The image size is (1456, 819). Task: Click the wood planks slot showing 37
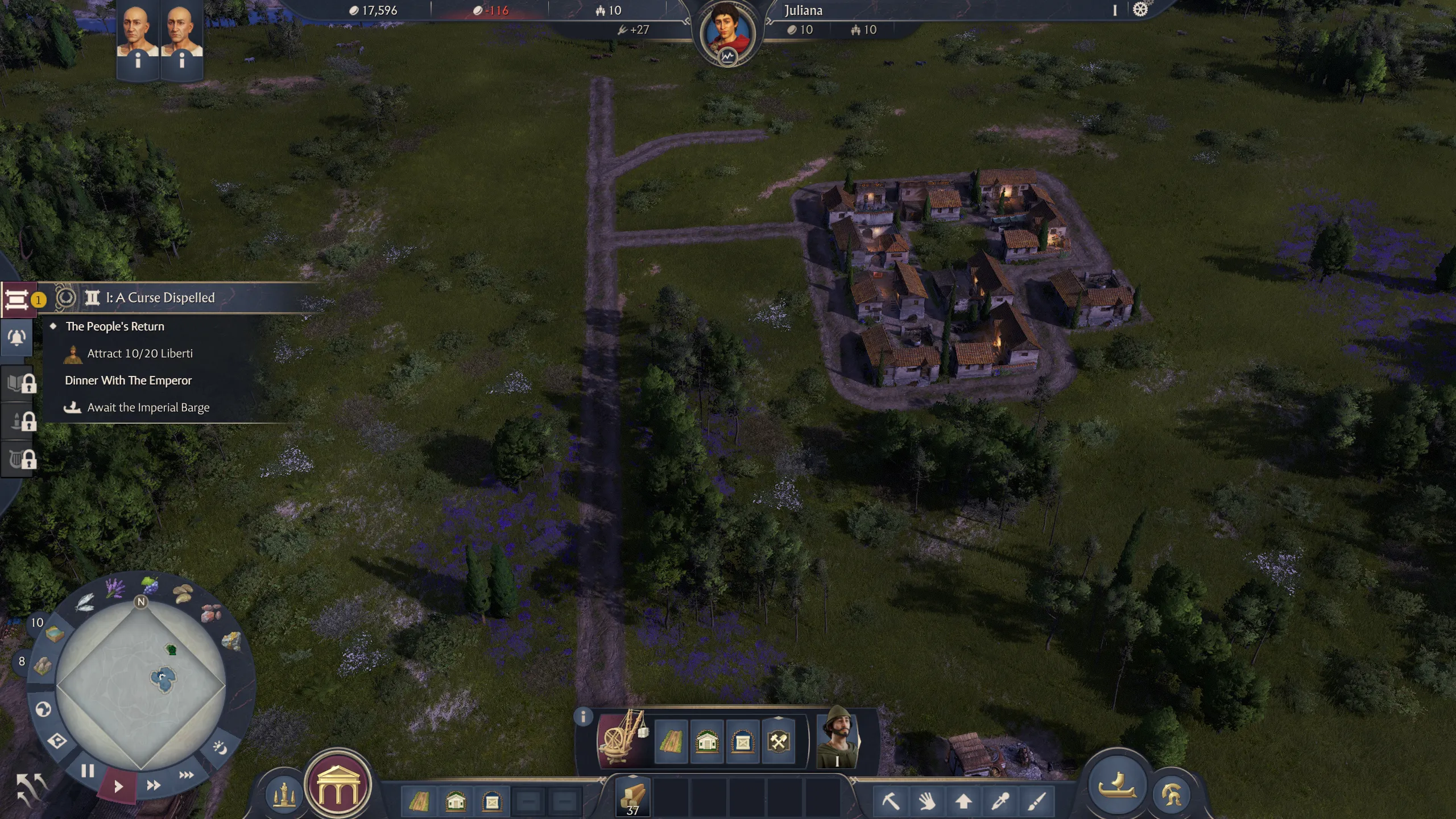tap(632, 796)
